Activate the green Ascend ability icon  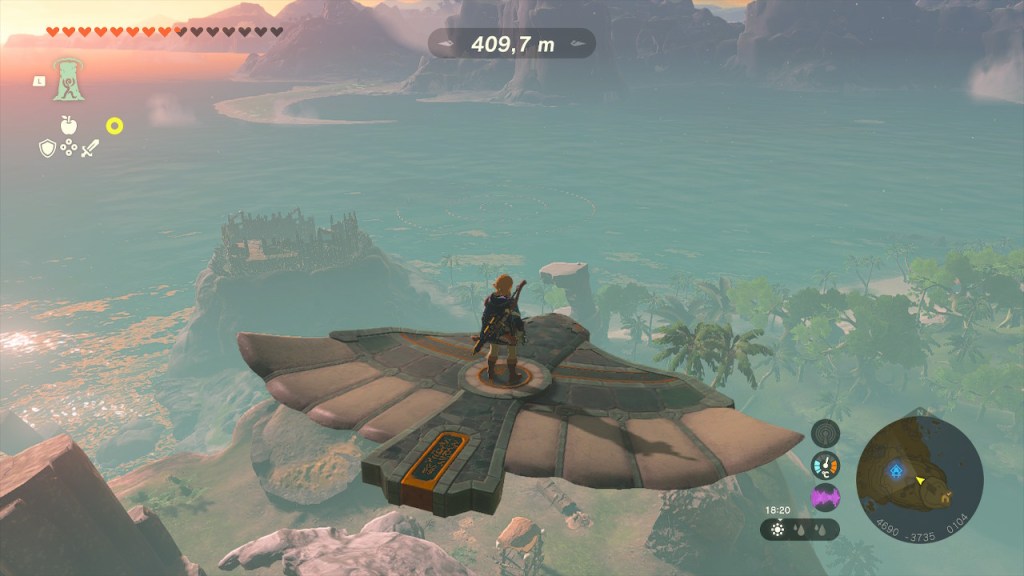tap(68, 79)
